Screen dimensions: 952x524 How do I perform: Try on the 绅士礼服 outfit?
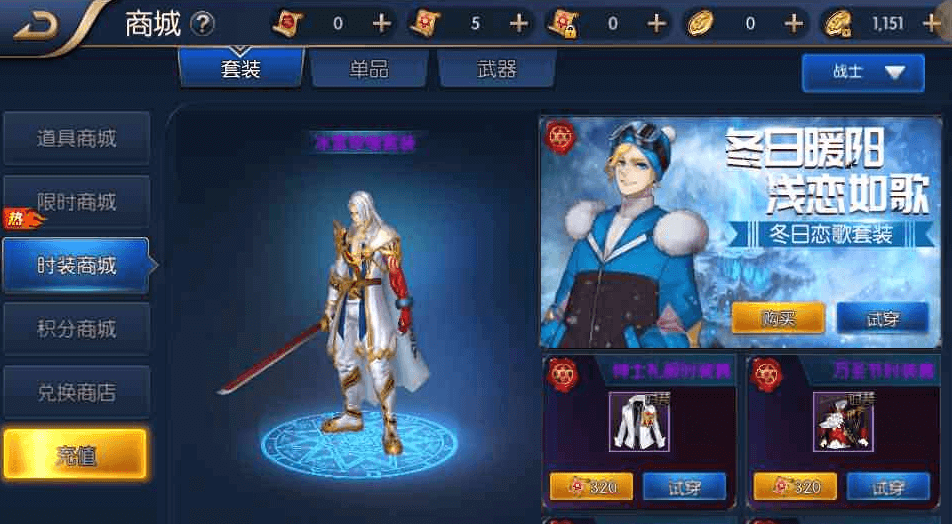[683, 487]
